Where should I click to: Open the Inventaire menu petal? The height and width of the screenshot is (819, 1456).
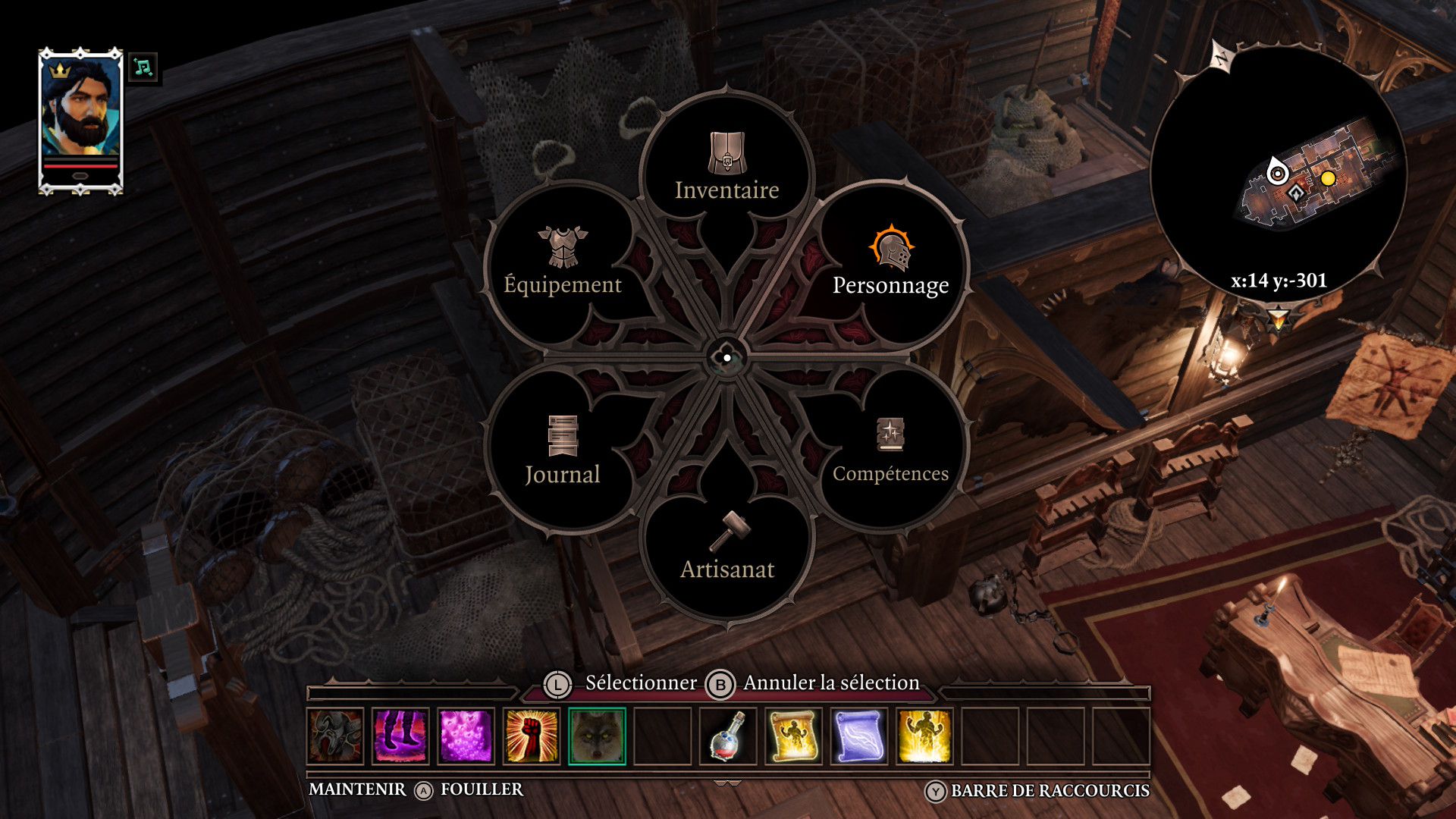(x=726, y=171)
